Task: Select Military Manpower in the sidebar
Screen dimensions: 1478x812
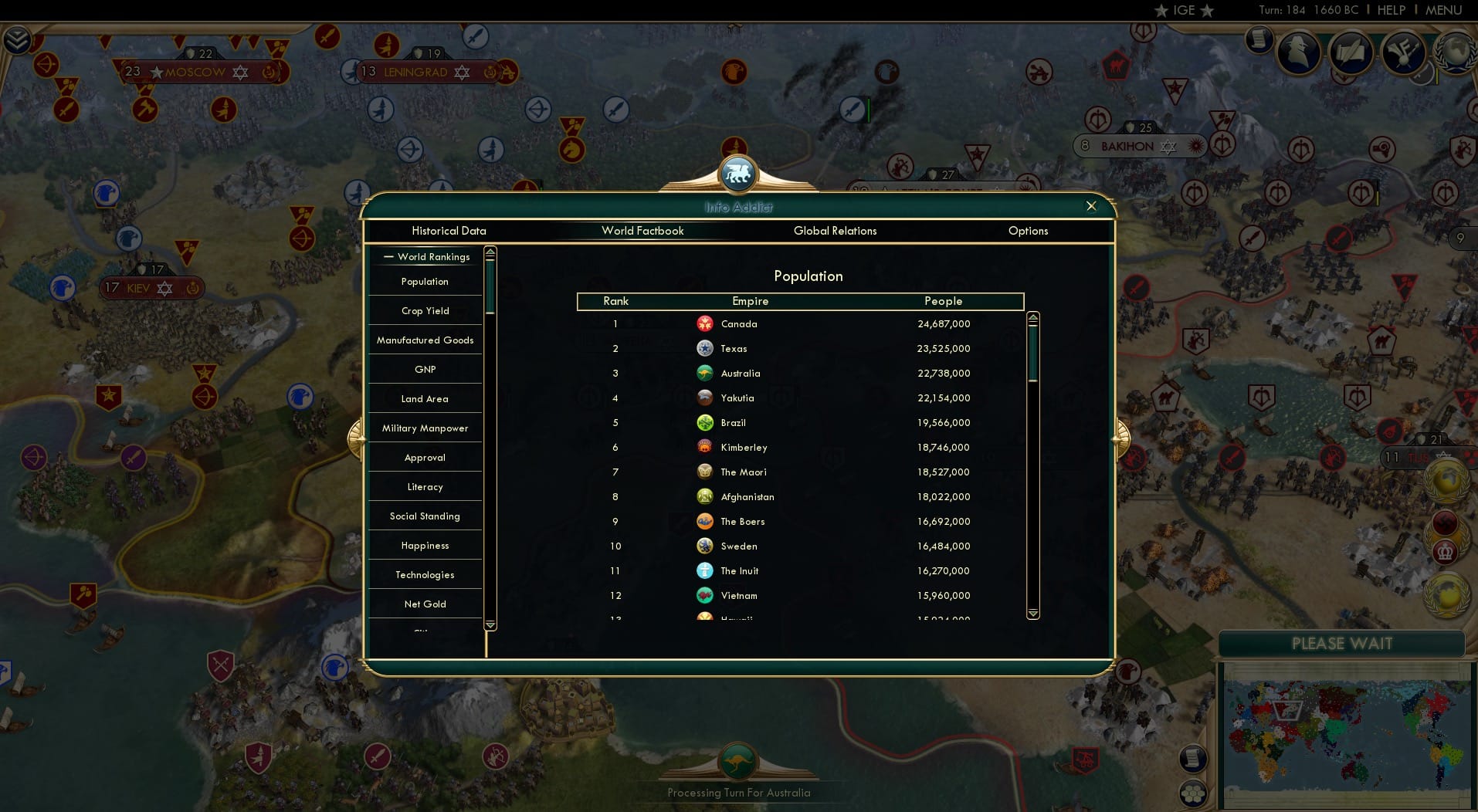Action: (x=424, y=428)
